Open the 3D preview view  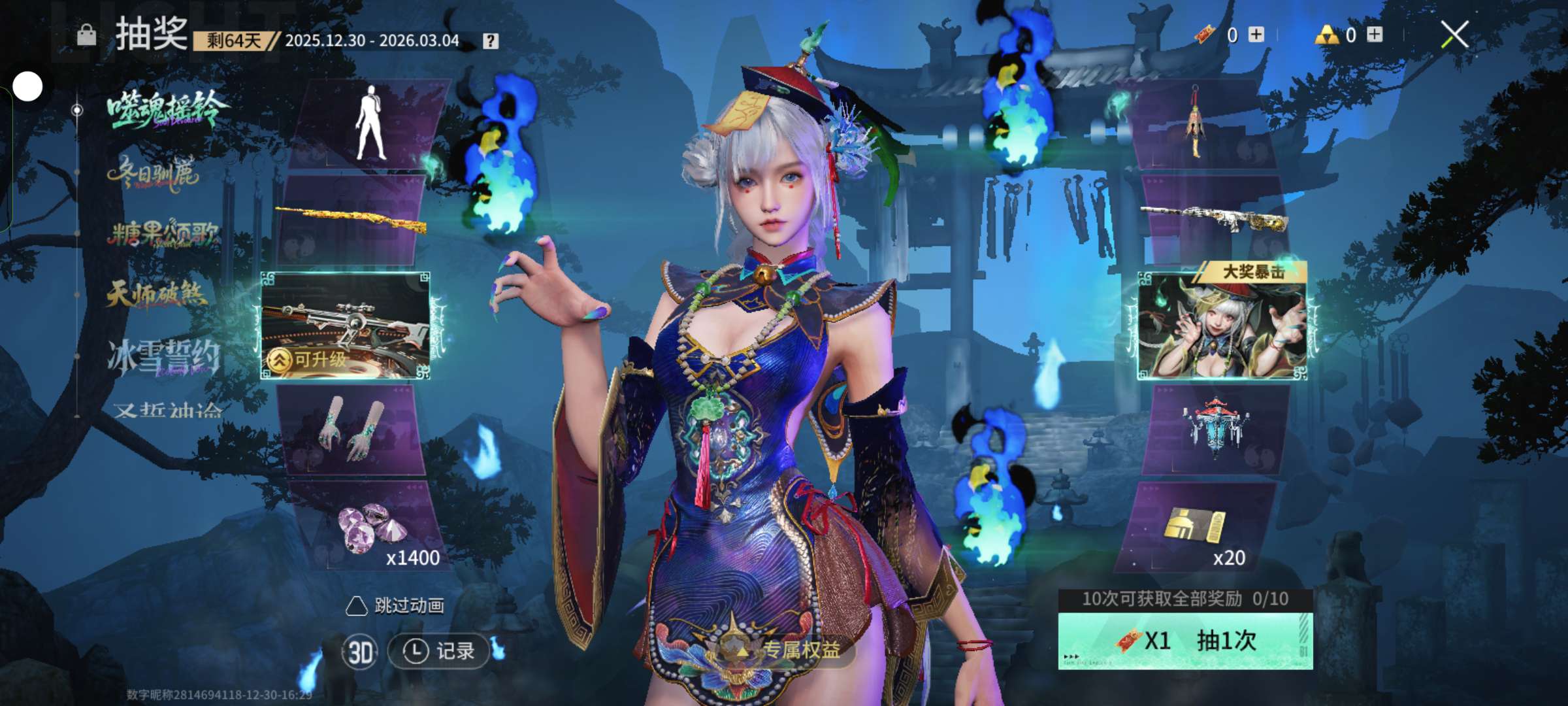click(x=360, y=652)
